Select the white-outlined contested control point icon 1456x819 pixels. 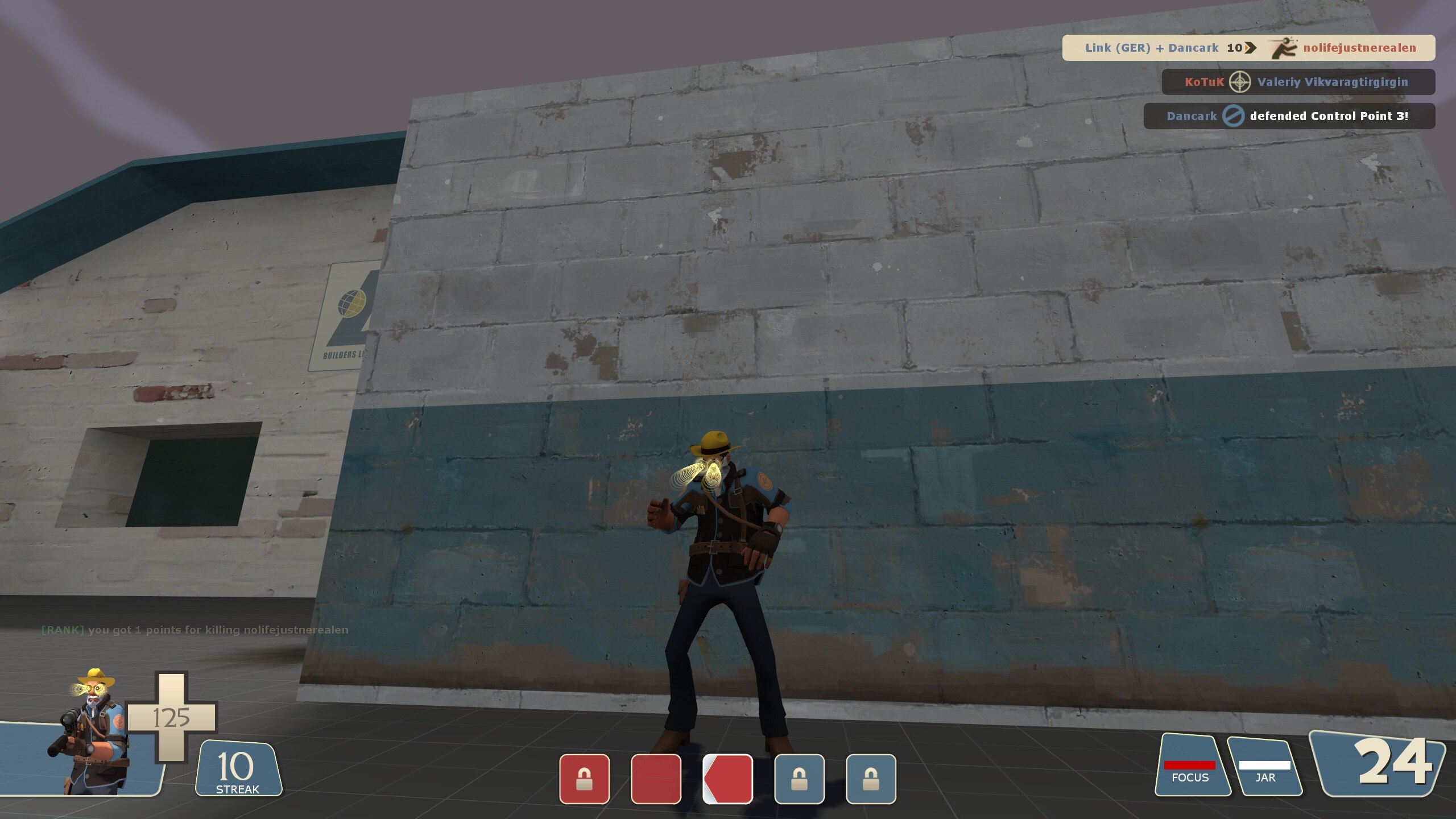[x=727, y=779]
